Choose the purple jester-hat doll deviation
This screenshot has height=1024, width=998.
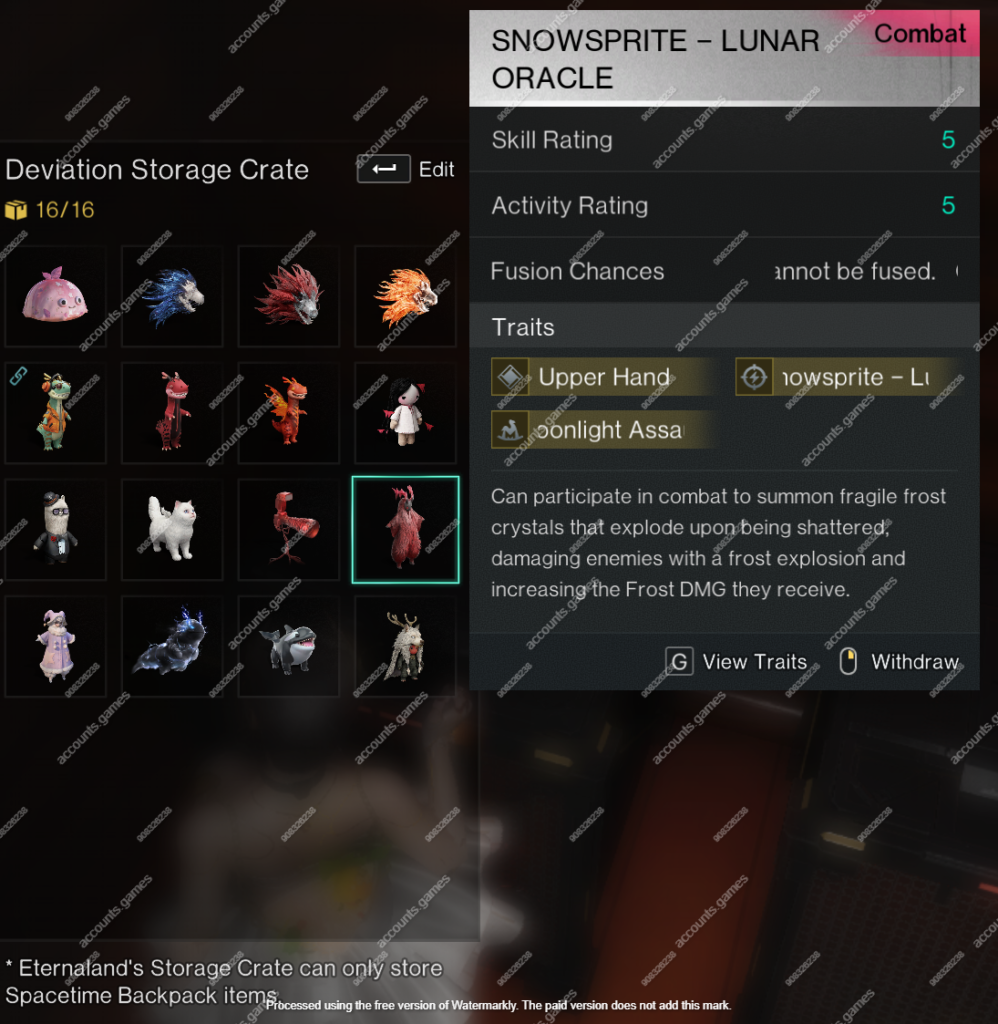(x=55, y=646)
